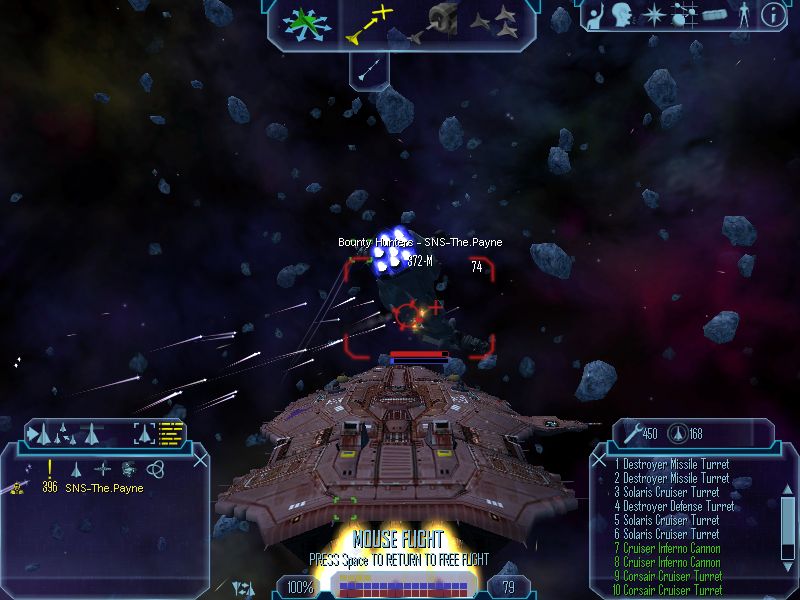The height and width of the screenshot is (600, 800).
Task: Click the wrench repair icon
Action: point(630,433)
